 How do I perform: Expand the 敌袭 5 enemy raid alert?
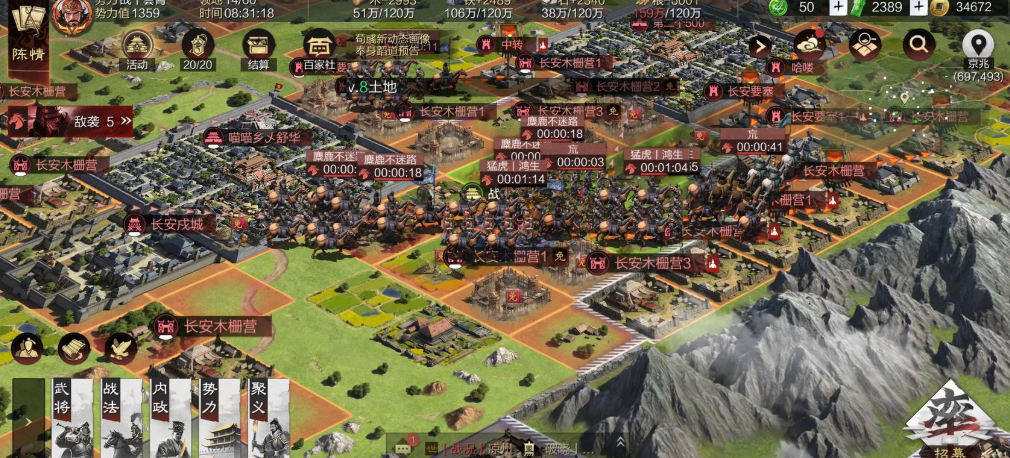[72, 121]
